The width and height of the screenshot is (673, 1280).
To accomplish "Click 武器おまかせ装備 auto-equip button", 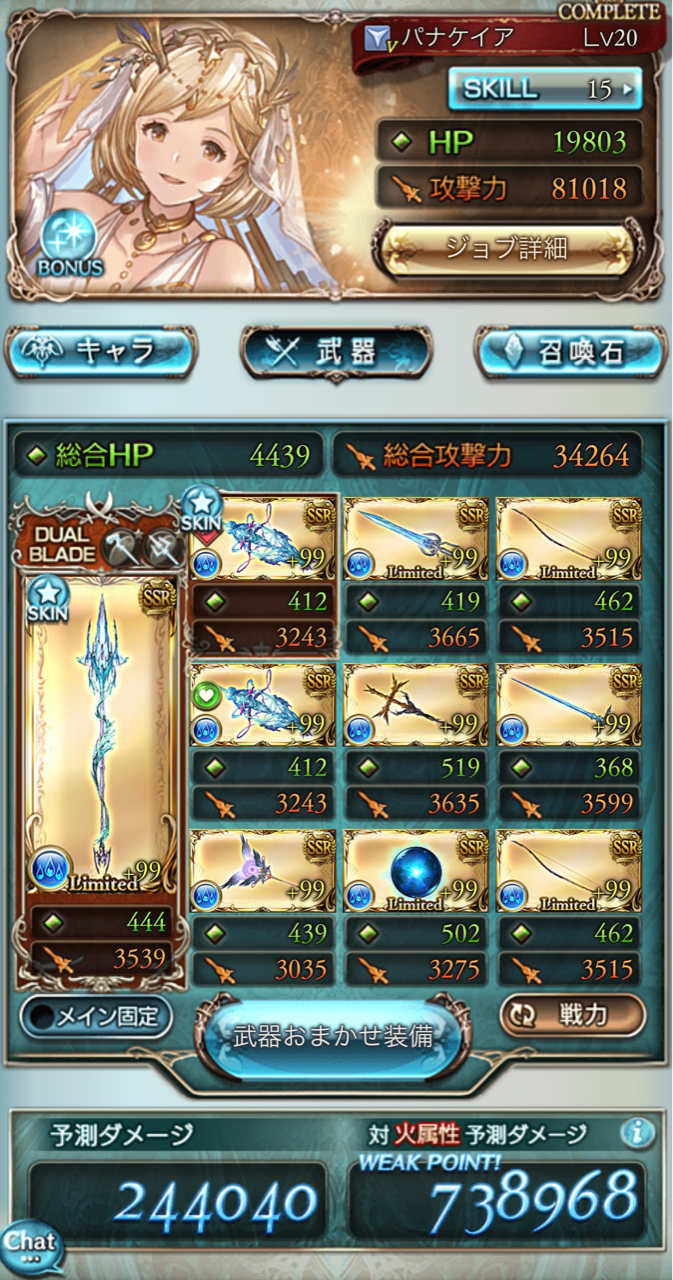I will [333, 1036].
